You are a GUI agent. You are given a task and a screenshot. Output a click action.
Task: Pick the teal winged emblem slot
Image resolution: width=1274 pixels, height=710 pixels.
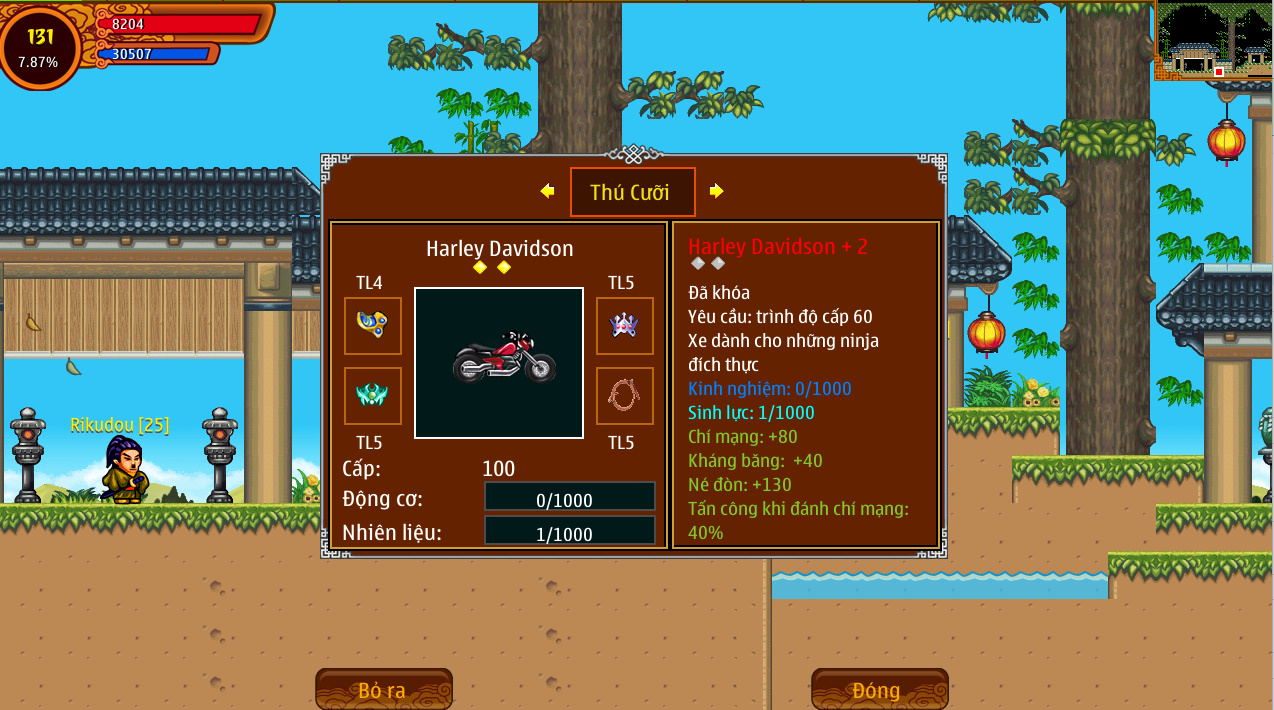373,395
